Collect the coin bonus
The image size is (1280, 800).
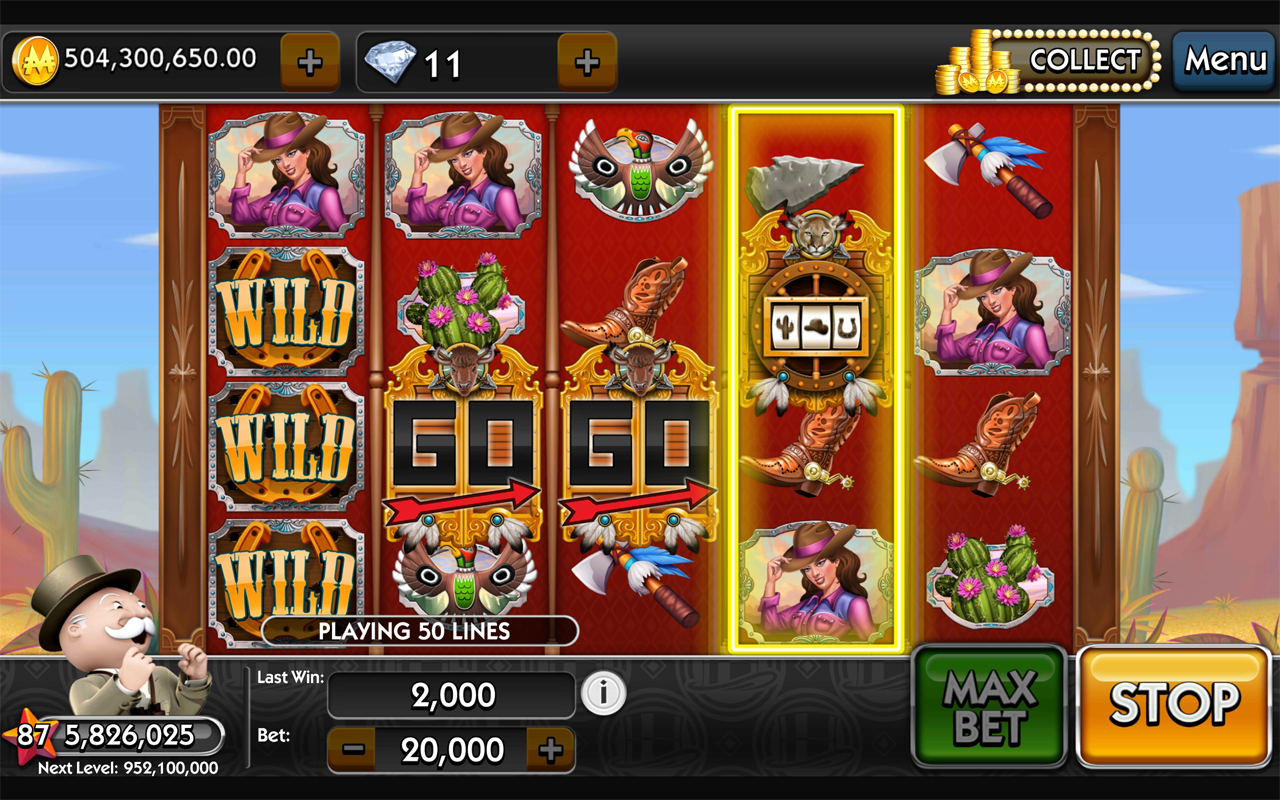pyautogui.click(x=1084, y=61)
